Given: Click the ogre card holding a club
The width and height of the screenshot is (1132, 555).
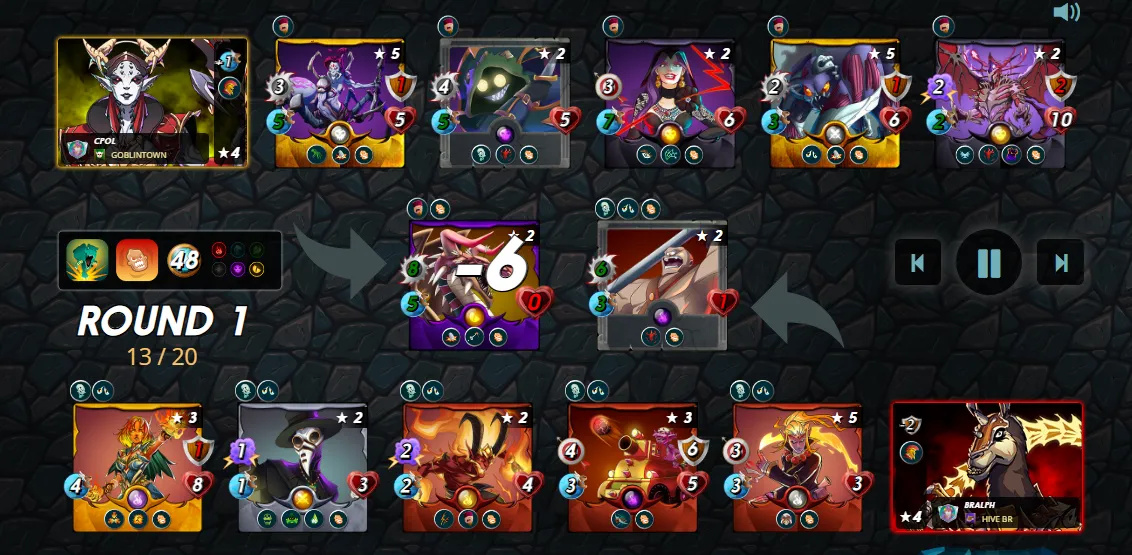Looking at the screenshot, I should 662,284.
